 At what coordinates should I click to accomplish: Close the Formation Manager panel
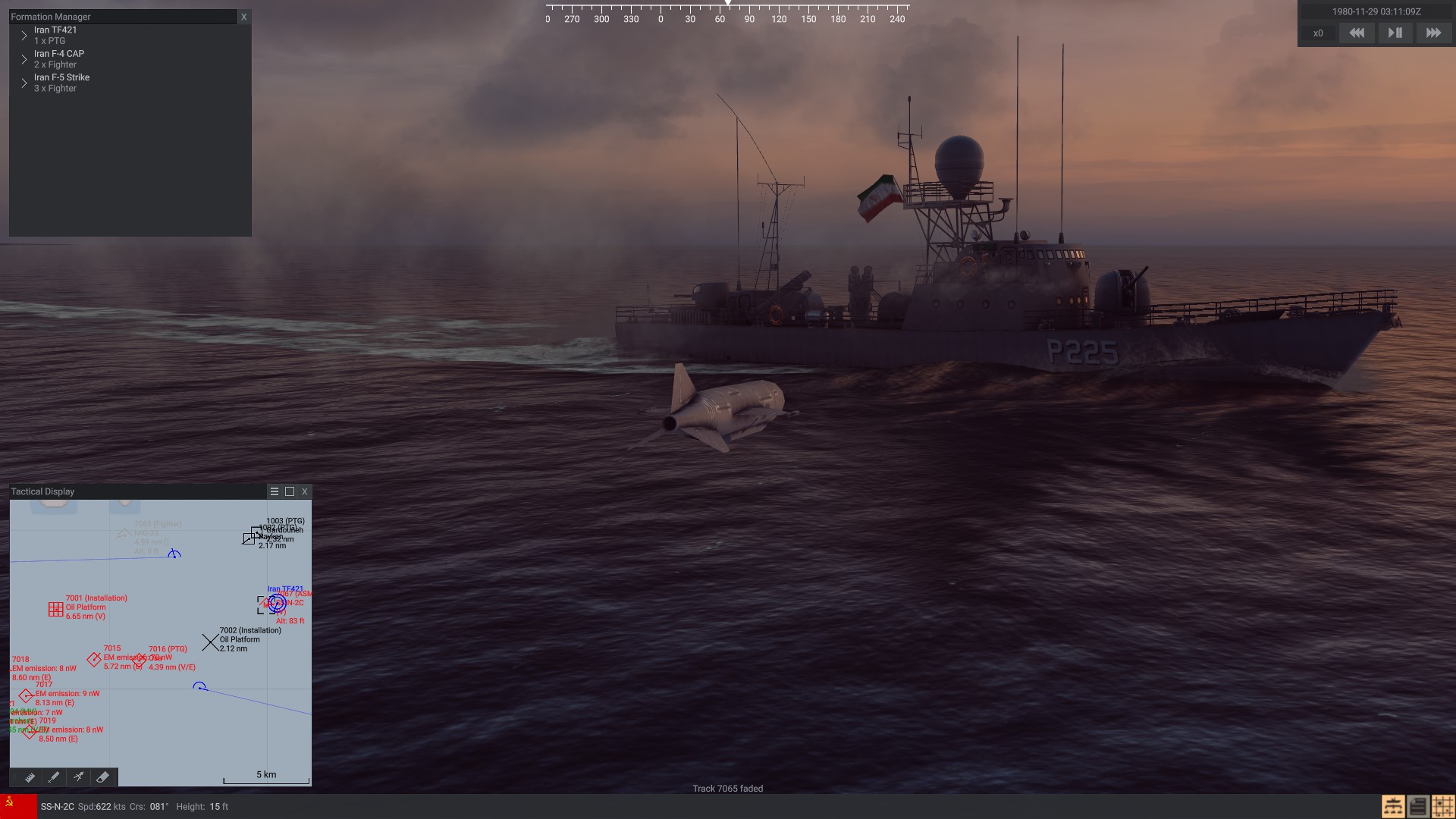(x=243, y=17)
